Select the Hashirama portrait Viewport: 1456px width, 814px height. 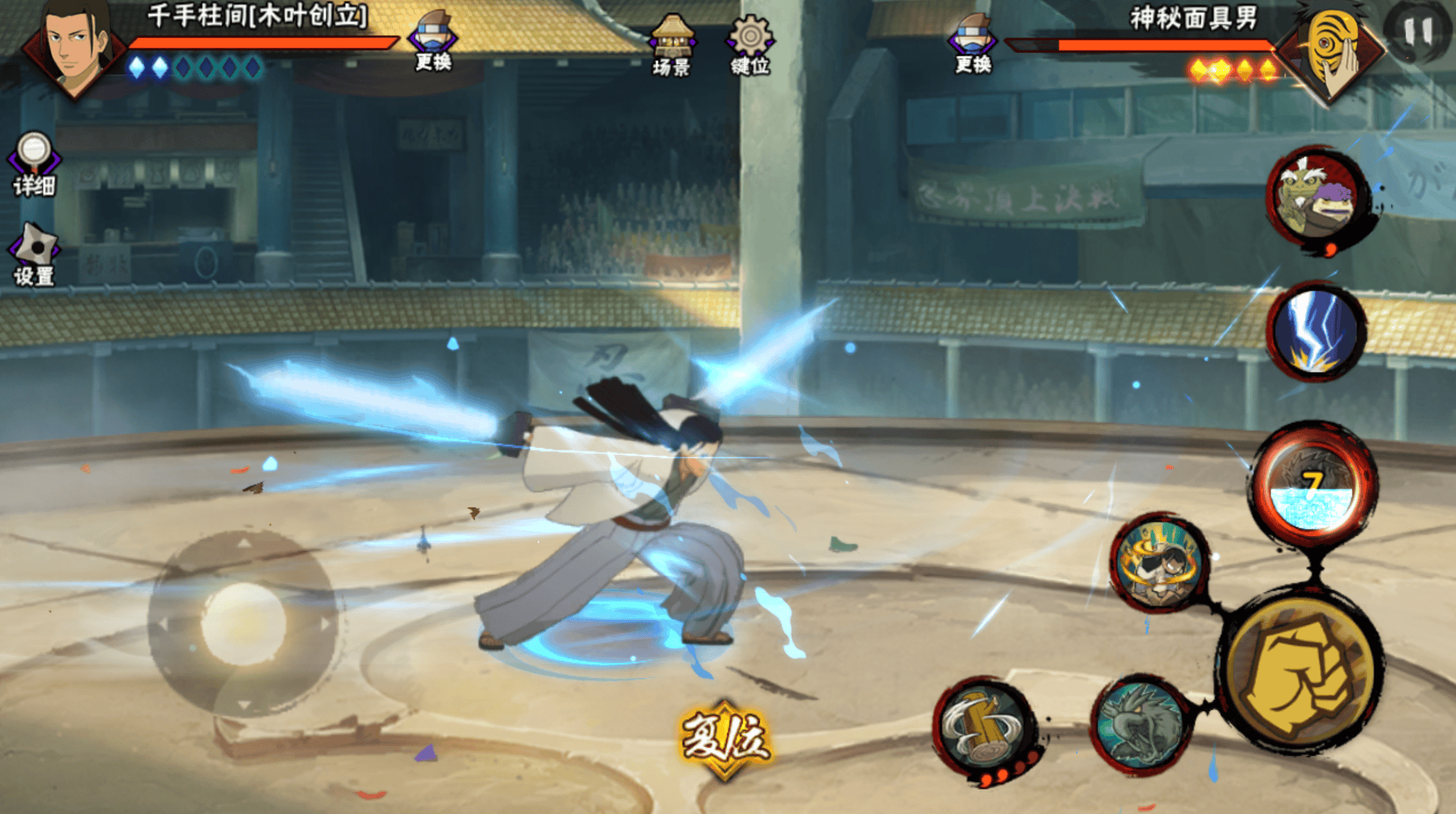click(x=74, y=48)
